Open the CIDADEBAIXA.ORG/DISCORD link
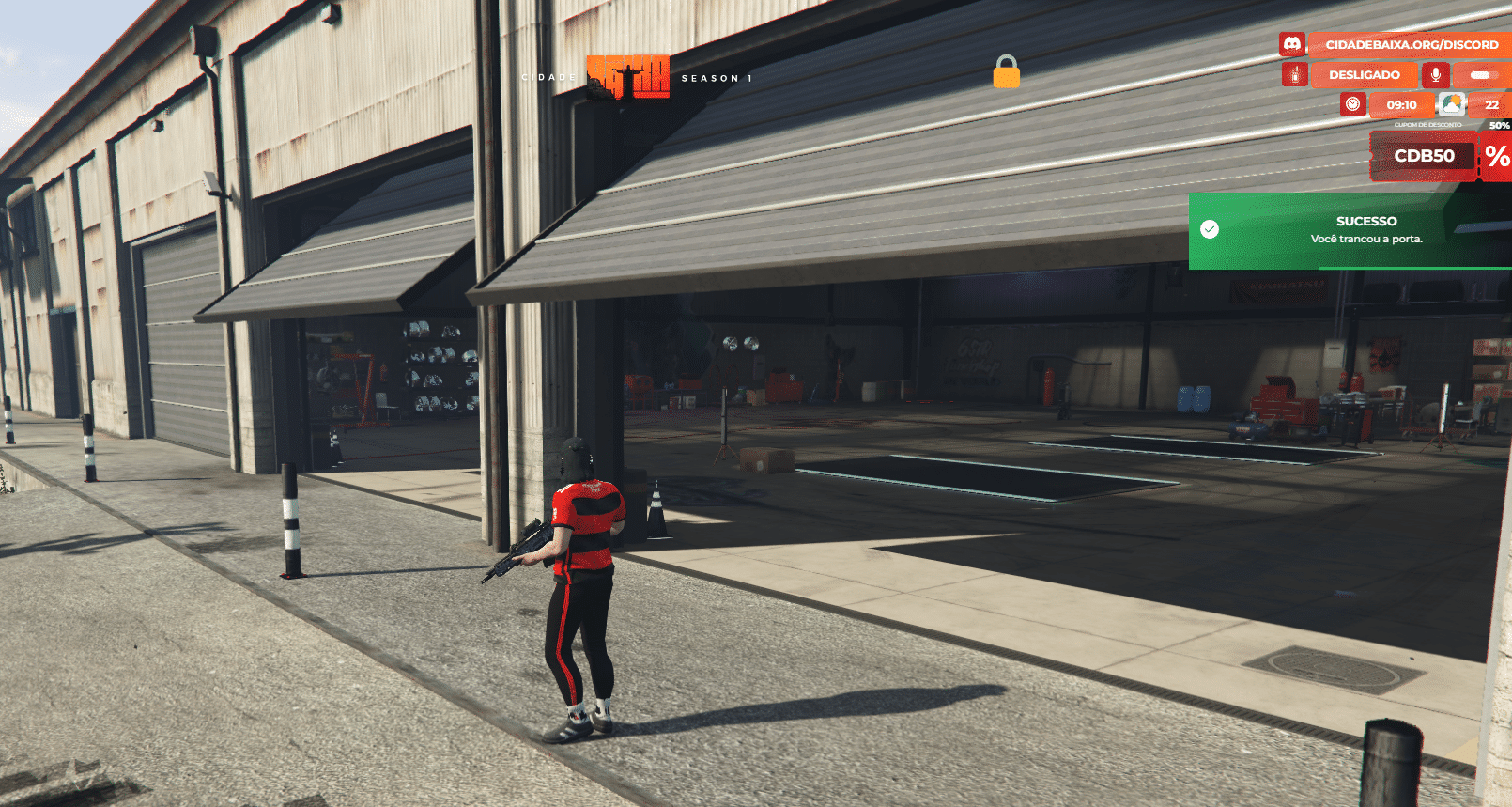The width and height of the screenshot is (1512, 807). coord(1411,44)
